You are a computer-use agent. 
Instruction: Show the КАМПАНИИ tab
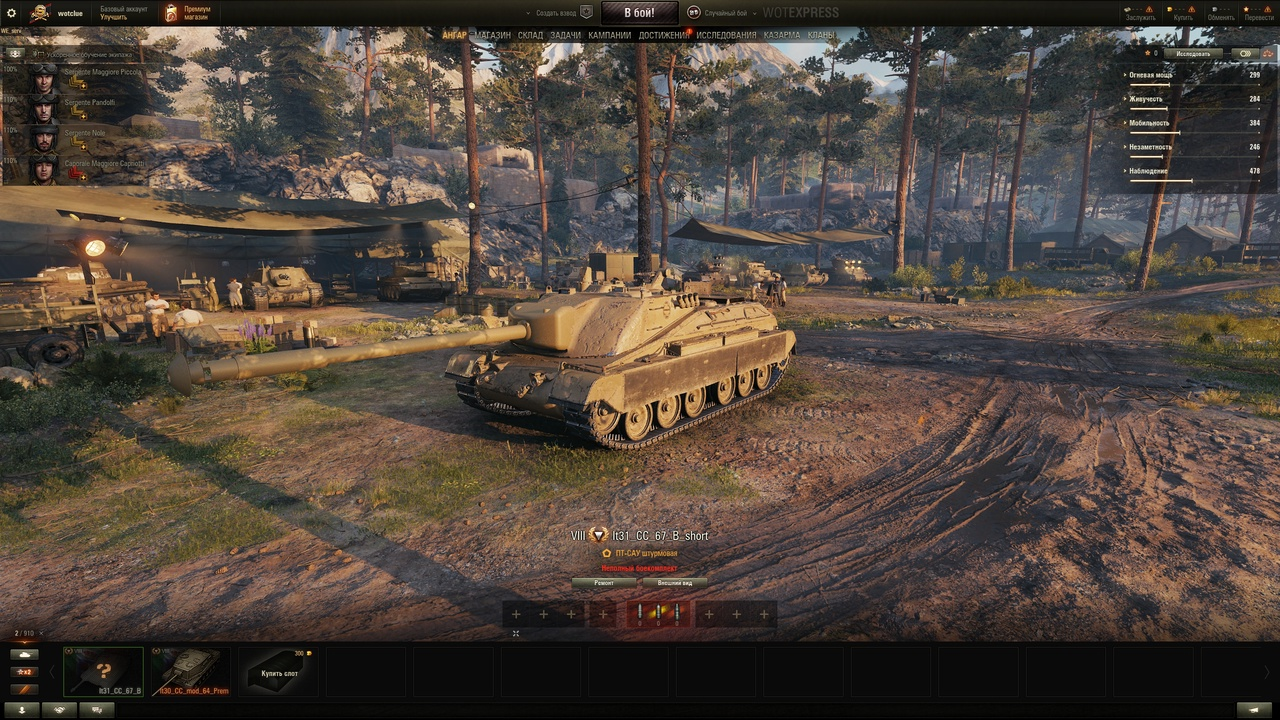click(x=610, y=35)
